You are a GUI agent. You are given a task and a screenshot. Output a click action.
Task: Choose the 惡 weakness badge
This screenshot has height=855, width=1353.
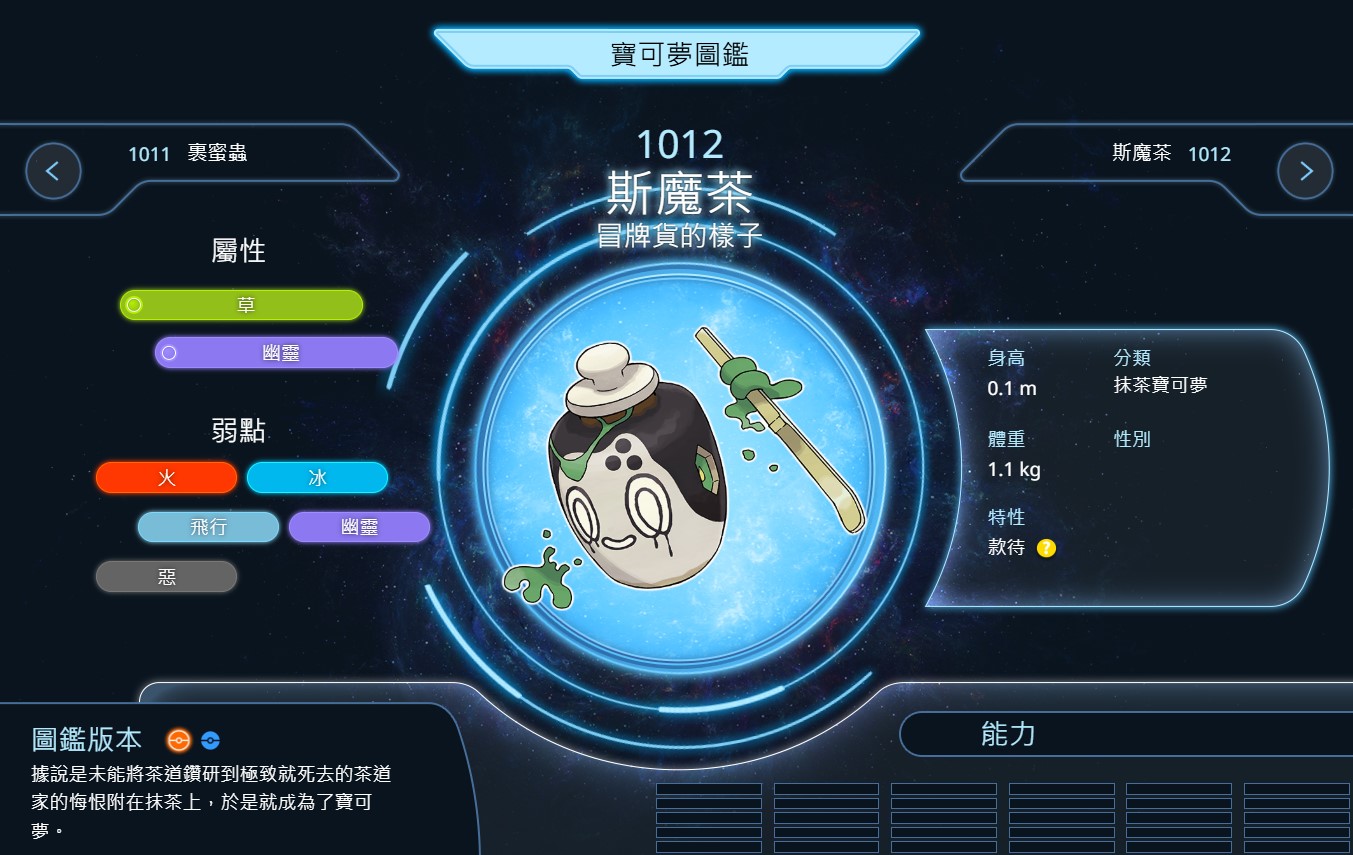(167, 576)
